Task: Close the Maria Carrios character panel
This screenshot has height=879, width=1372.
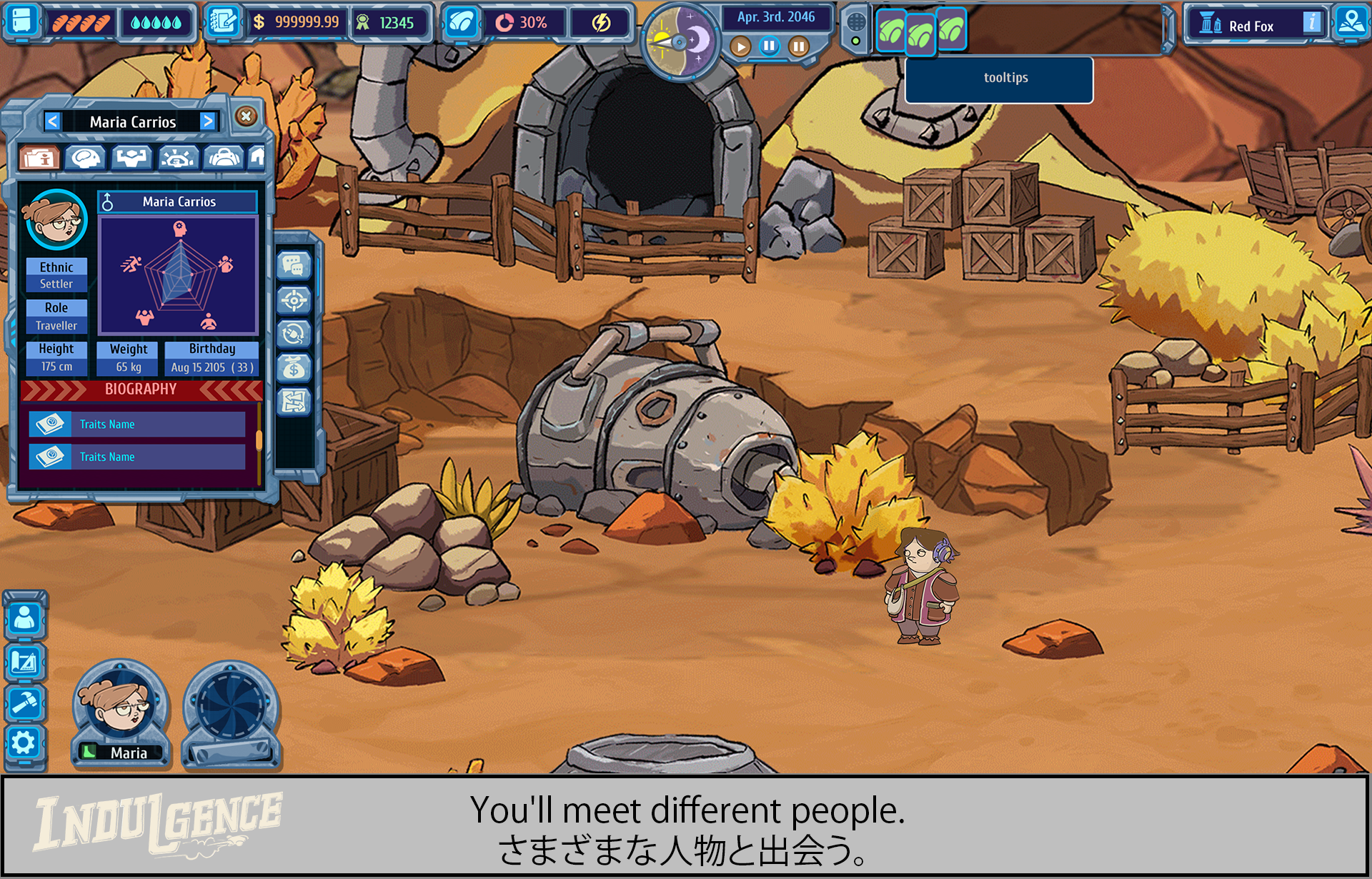Action: click(246, 116)
